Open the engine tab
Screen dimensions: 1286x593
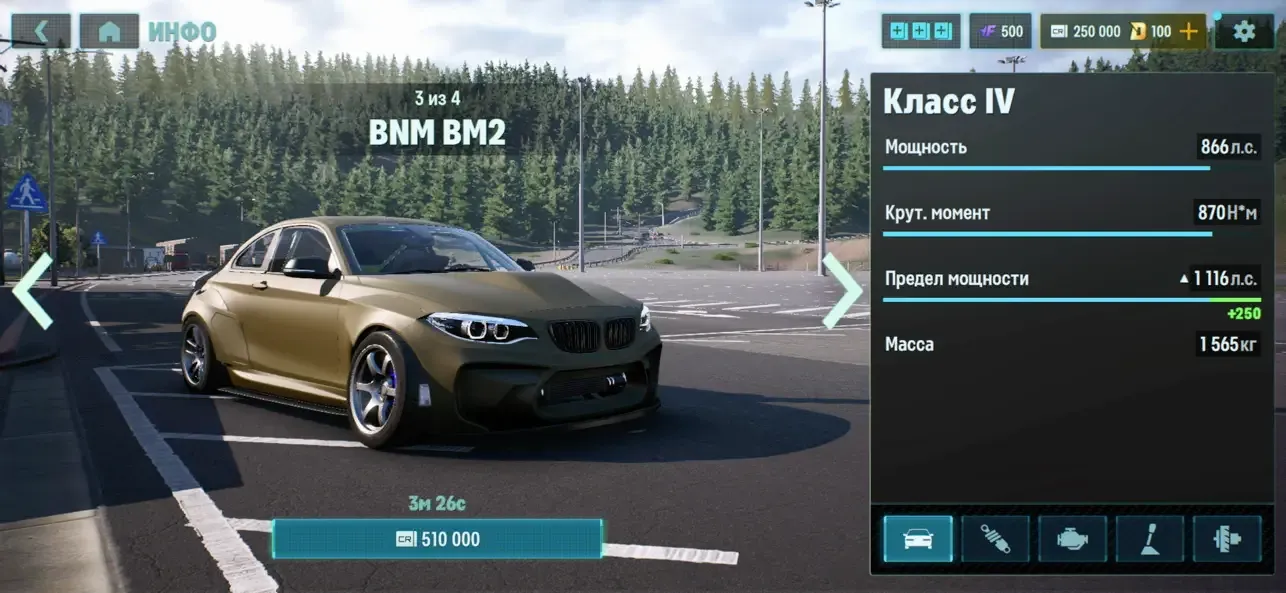pos(1072,539)
